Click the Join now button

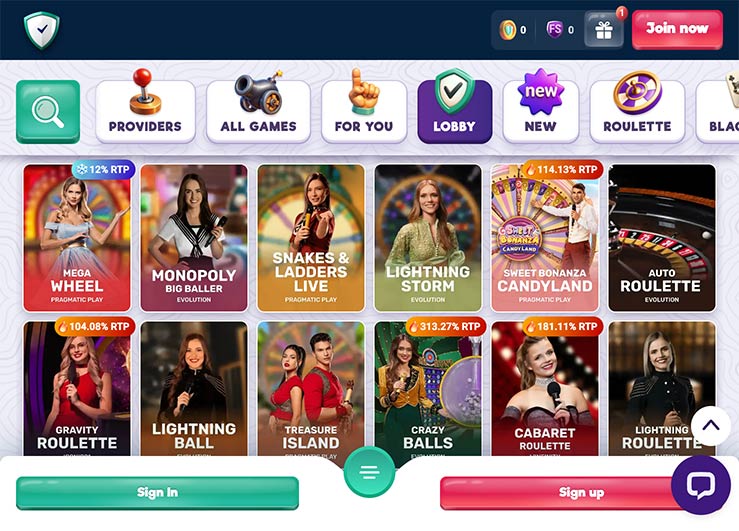(x=677, y=29)
